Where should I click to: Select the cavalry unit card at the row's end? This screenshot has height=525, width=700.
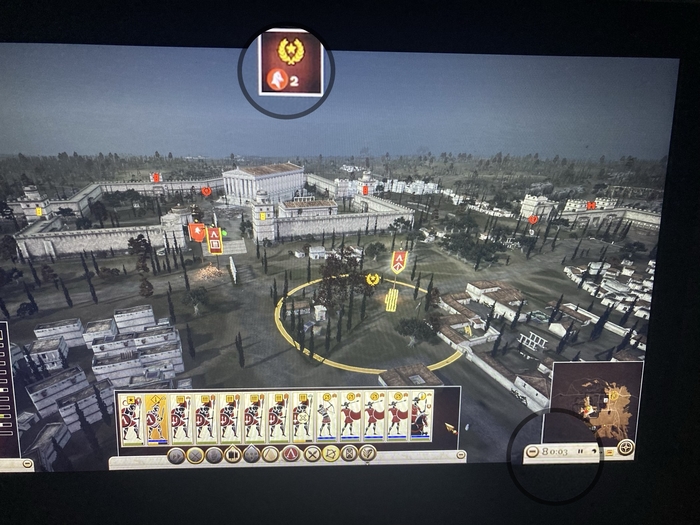(x=421, y=416)
